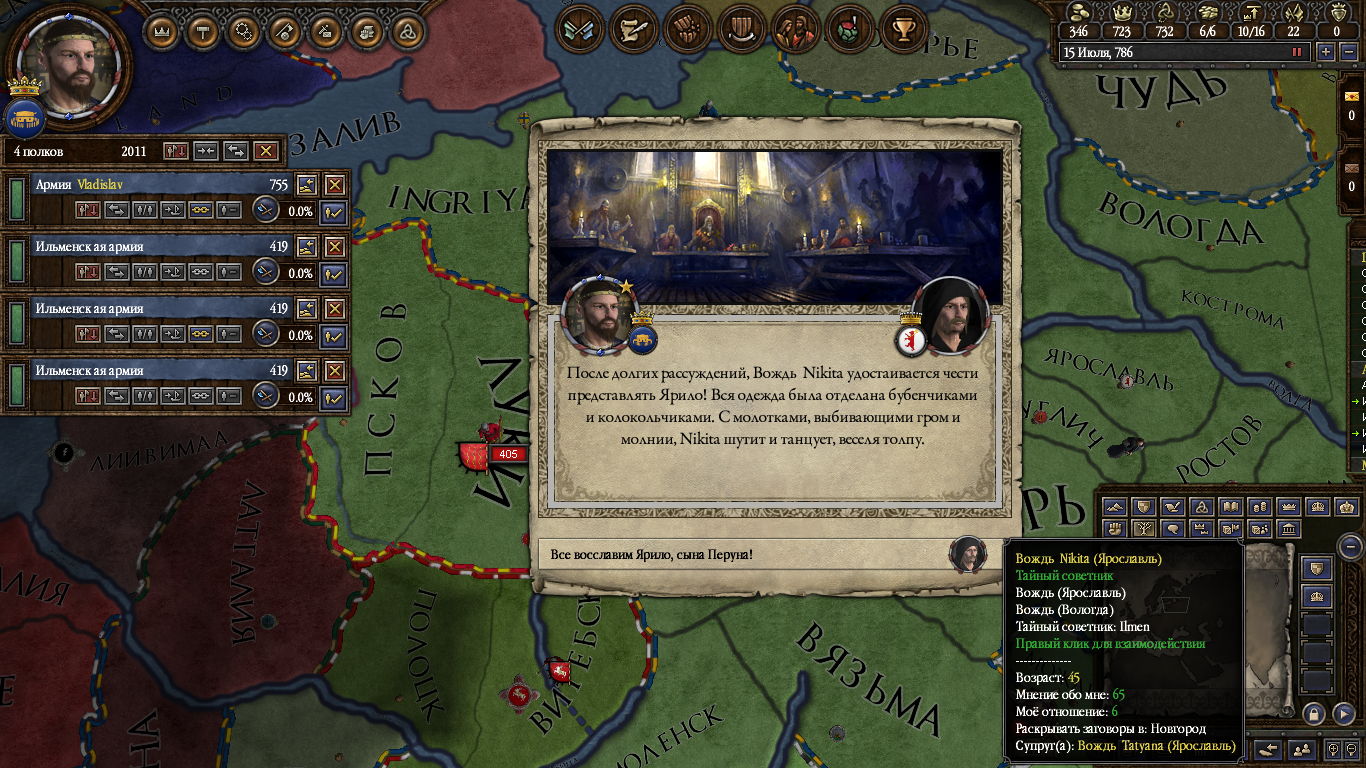The height and width of the screenshot is (768, 1366).
Task: Open the council tab with the fist icon
Action: pyautogui.click(x=685, y=29)
